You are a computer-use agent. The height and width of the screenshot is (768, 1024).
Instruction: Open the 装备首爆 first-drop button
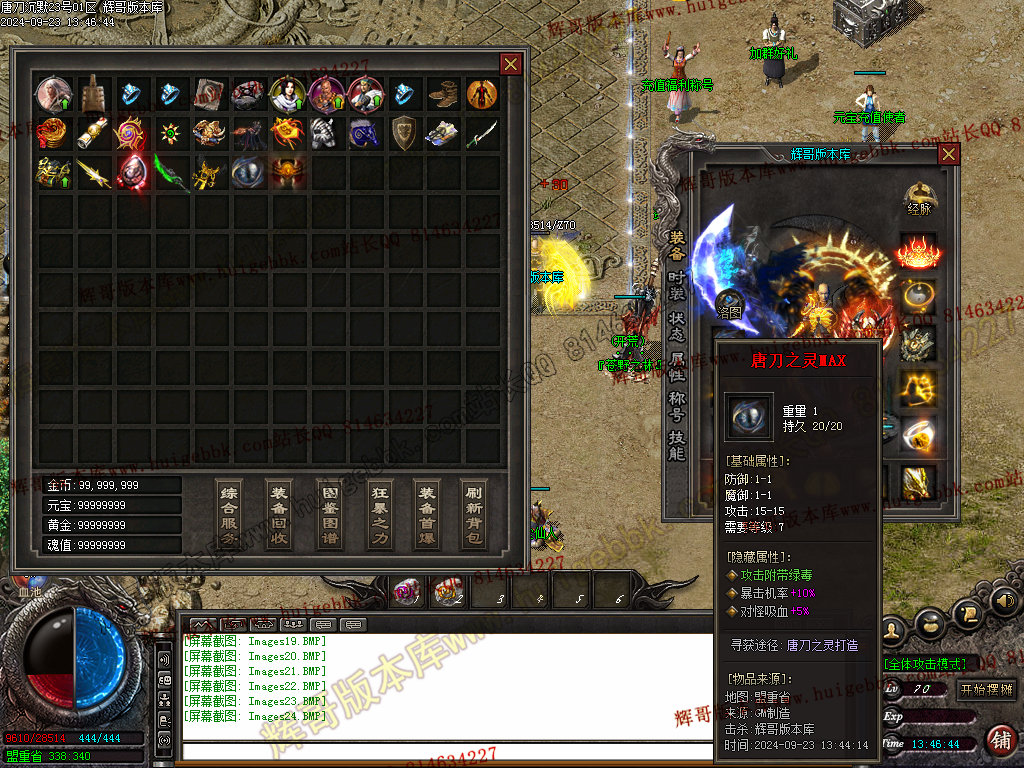[x=427, y=514]
